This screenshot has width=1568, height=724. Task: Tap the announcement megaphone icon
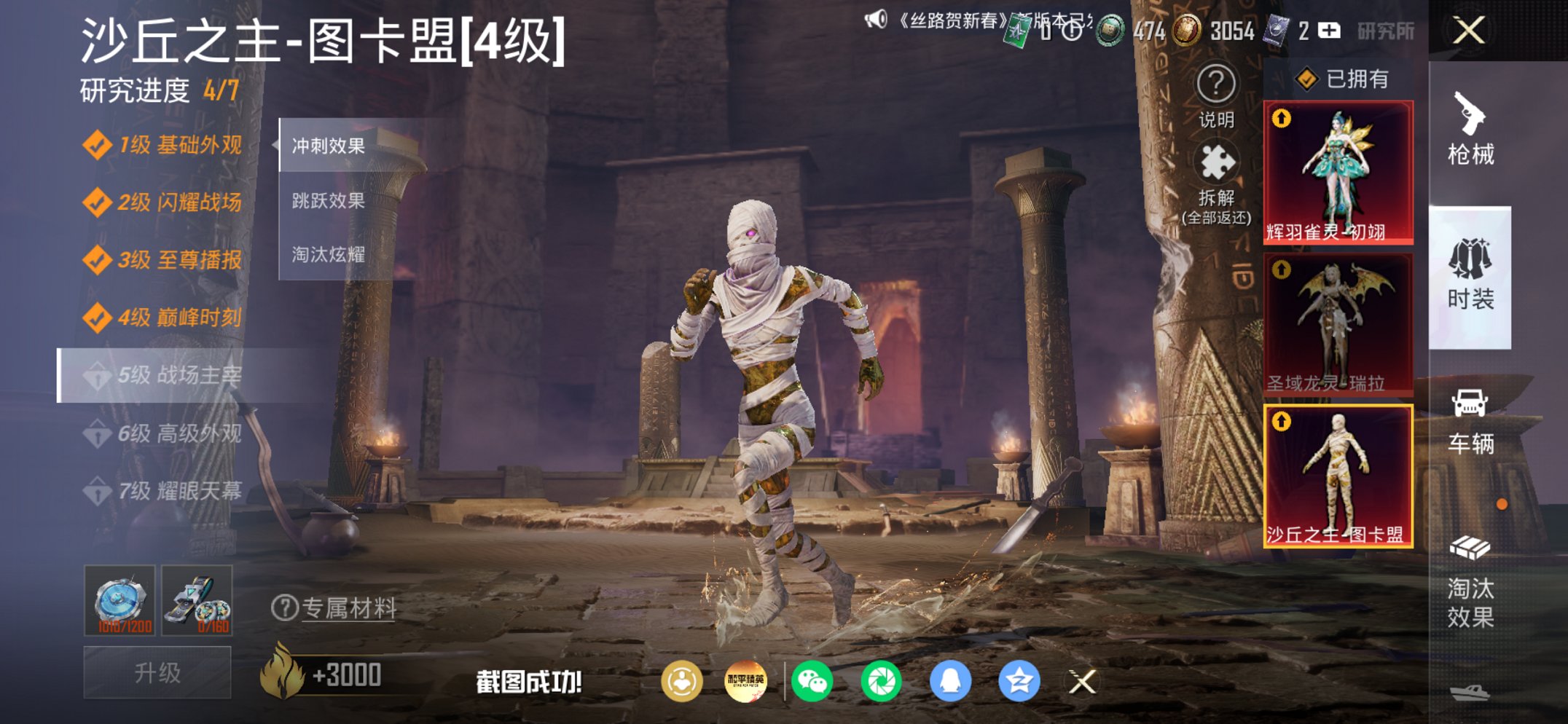[x=876, y=21]
